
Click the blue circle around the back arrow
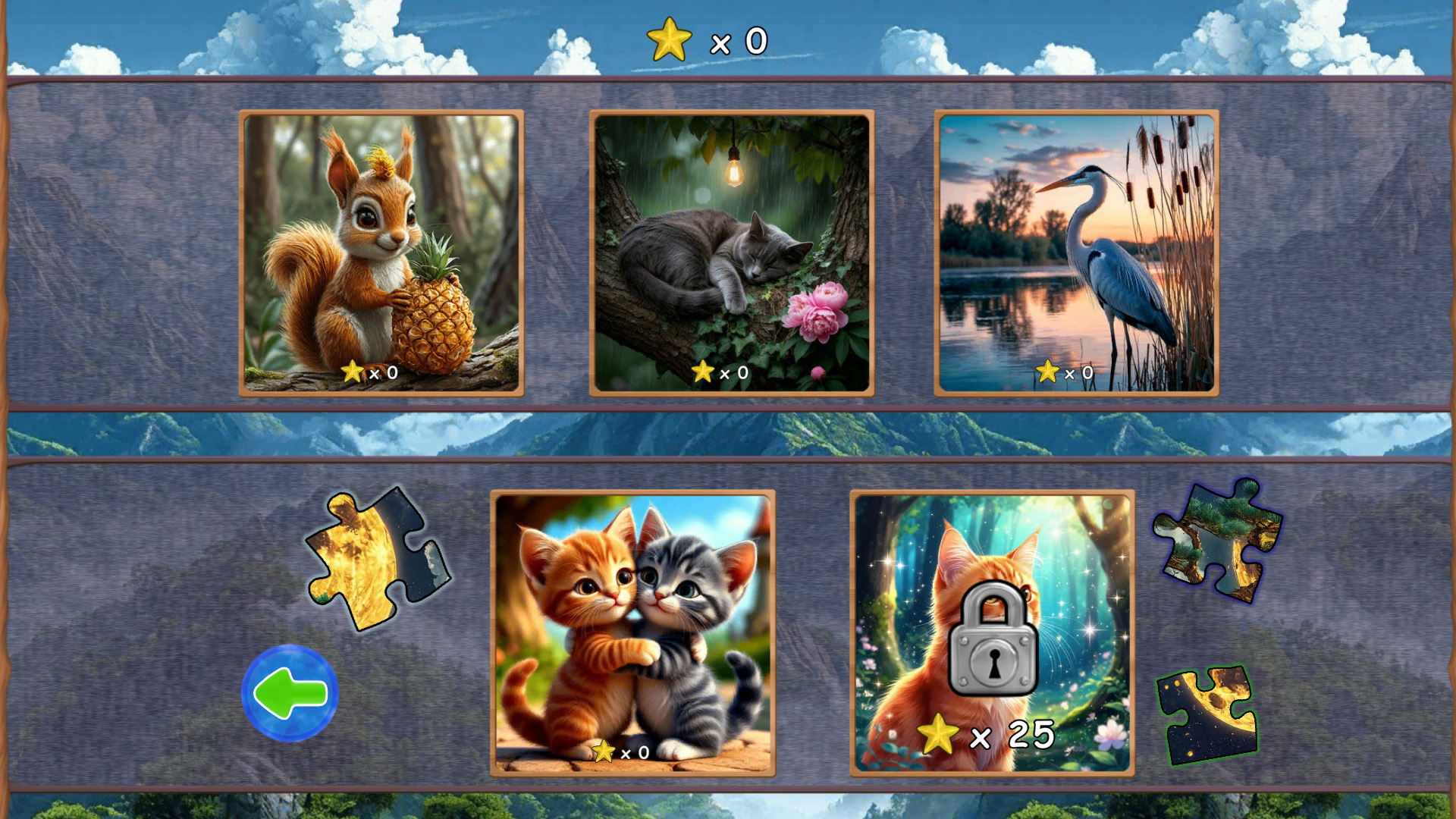coord(291,691)
